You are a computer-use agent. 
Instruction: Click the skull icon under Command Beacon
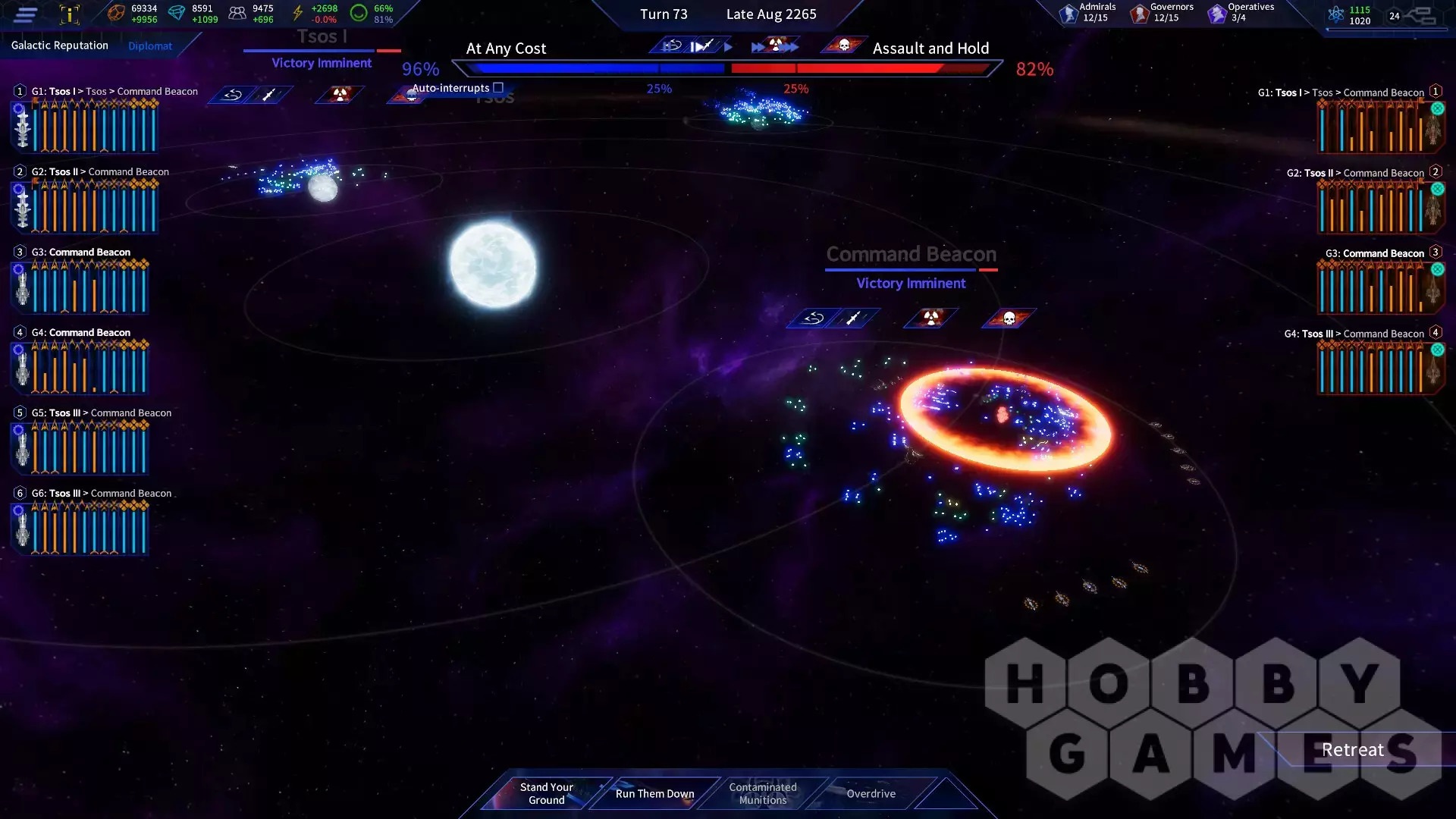click(1009, 318)
